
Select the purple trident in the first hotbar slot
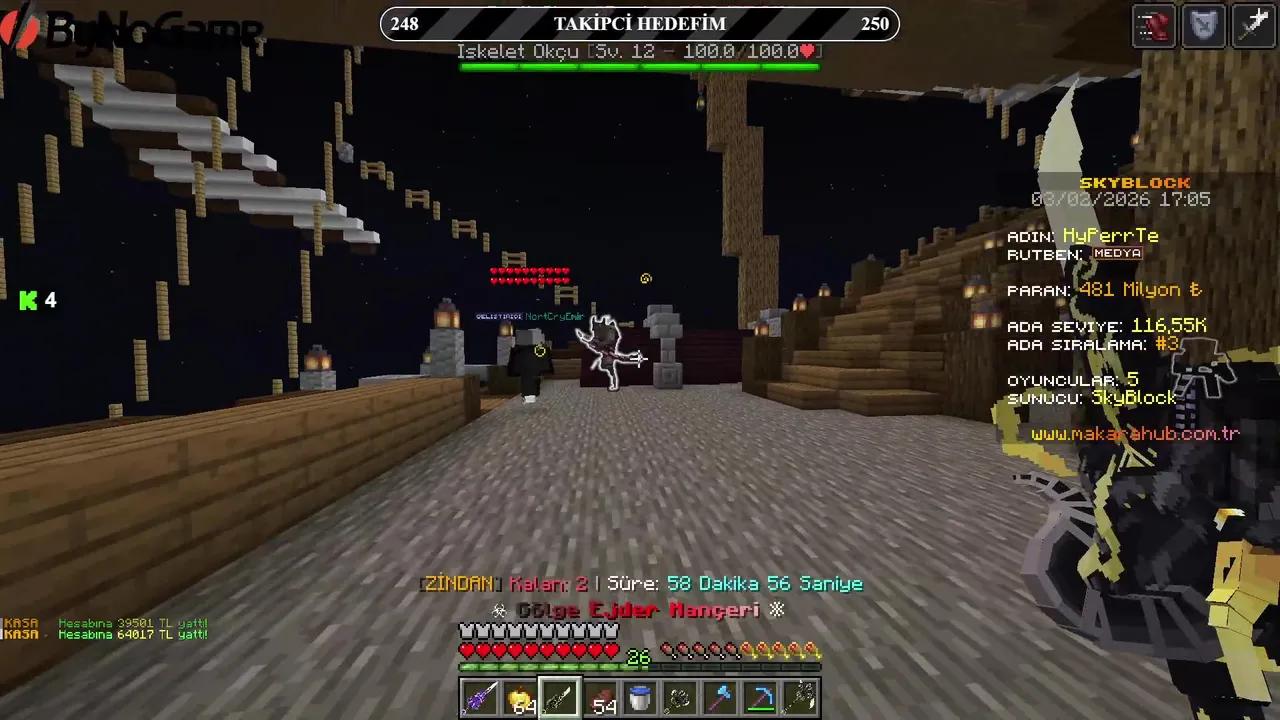479,698
